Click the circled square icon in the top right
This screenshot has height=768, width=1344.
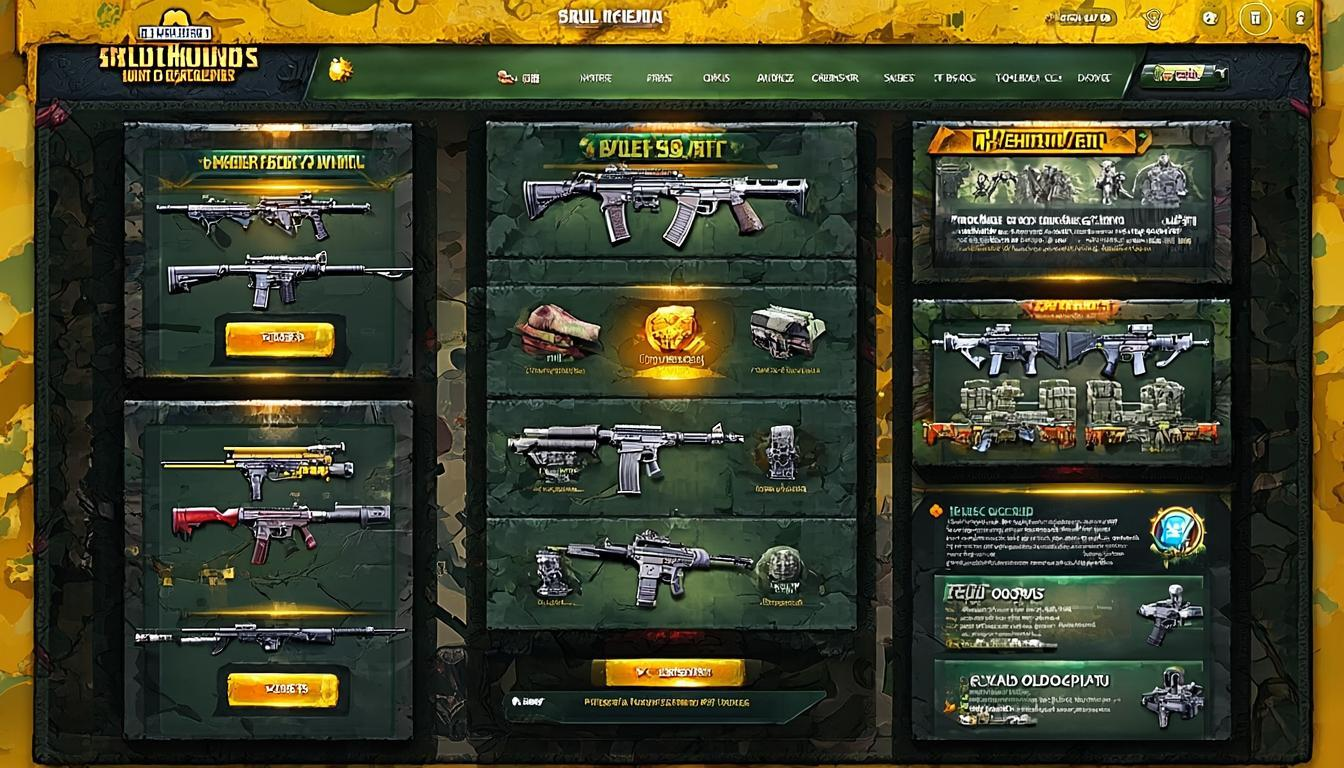tap(1255, 18)
